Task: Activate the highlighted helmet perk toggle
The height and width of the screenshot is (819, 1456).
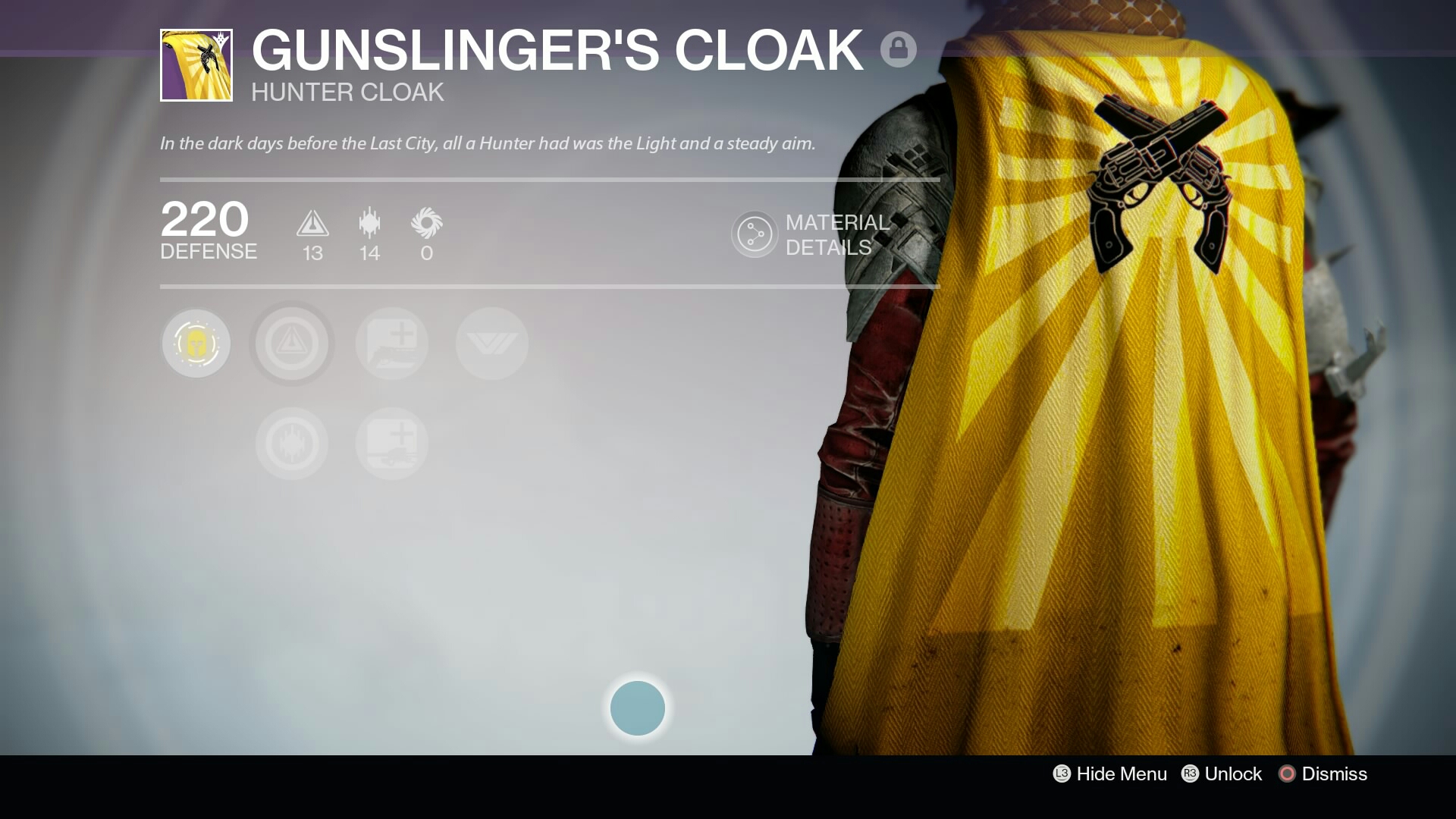Action: coord(196,344)
